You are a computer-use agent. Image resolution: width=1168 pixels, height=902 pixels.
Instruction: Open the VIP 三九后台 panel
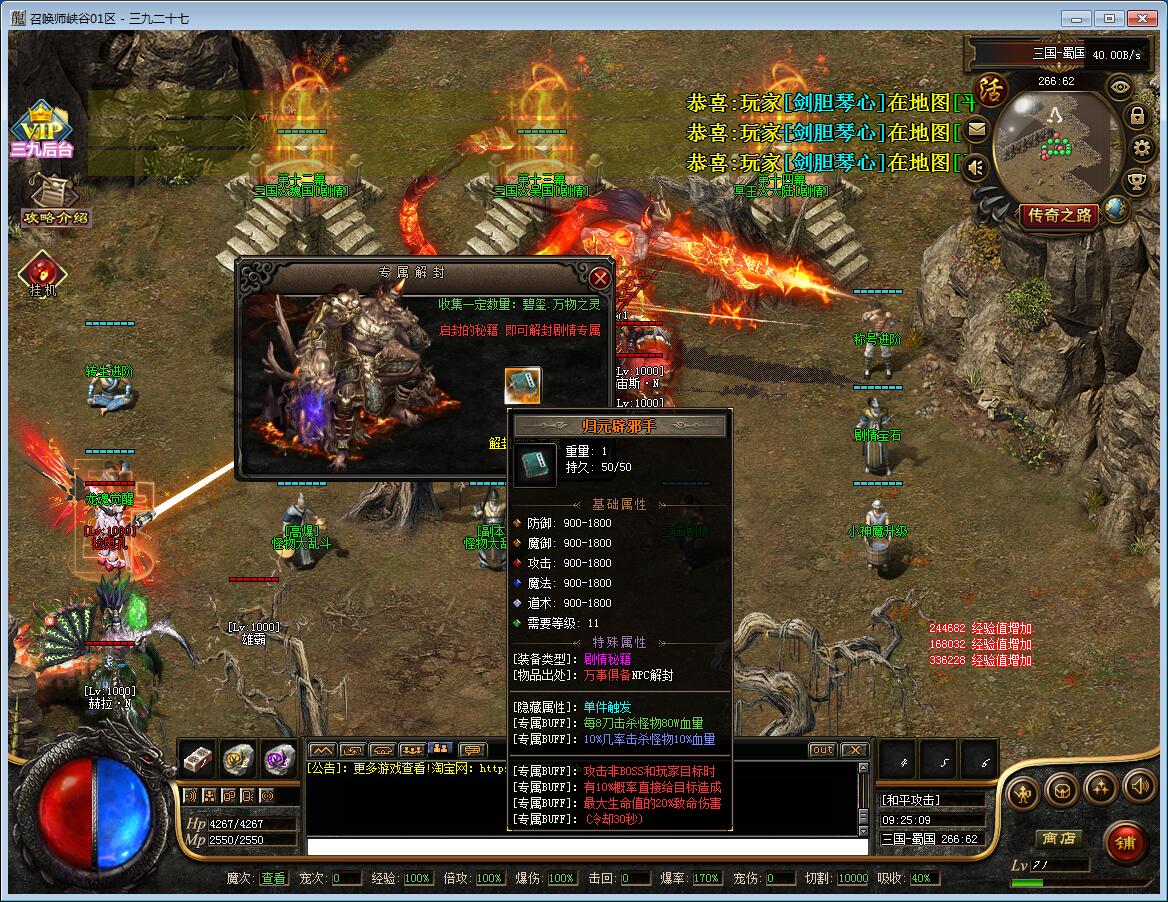coord(41,131)
